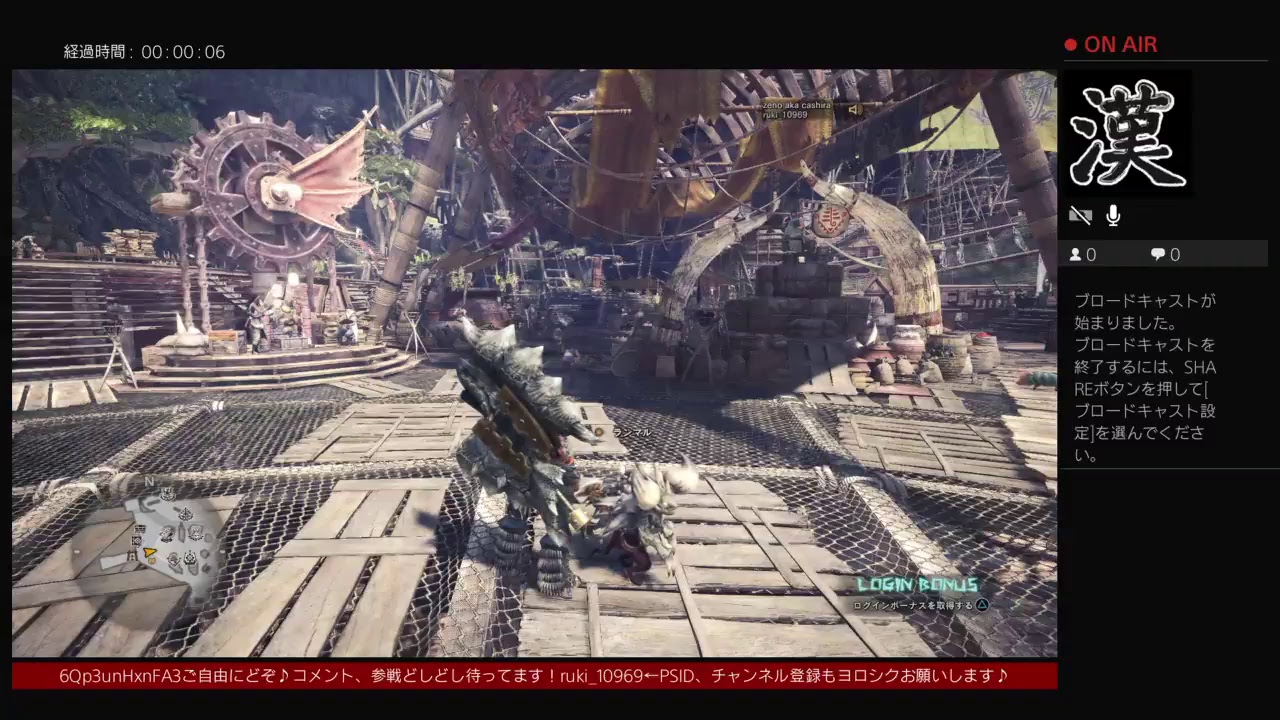Click the 経過時間 elapsed time display
Screen dimensions: 1280x720
tap(143, 52)
